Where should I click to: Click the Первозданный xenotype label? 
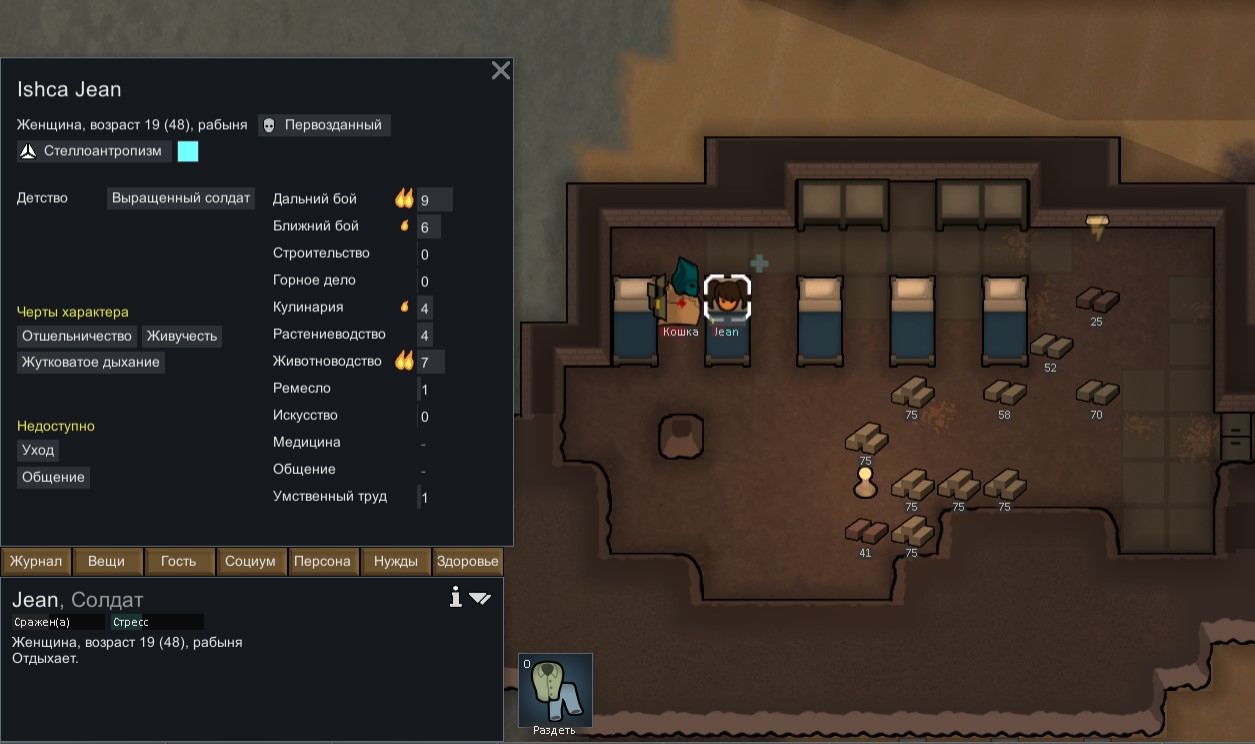coord(324,125)
